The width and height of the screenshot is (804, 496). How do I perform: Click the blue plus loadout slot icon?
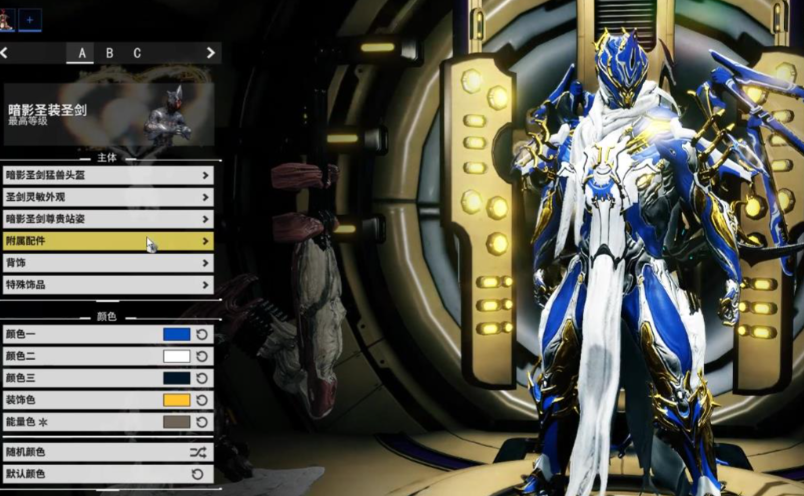coord(30,18)
